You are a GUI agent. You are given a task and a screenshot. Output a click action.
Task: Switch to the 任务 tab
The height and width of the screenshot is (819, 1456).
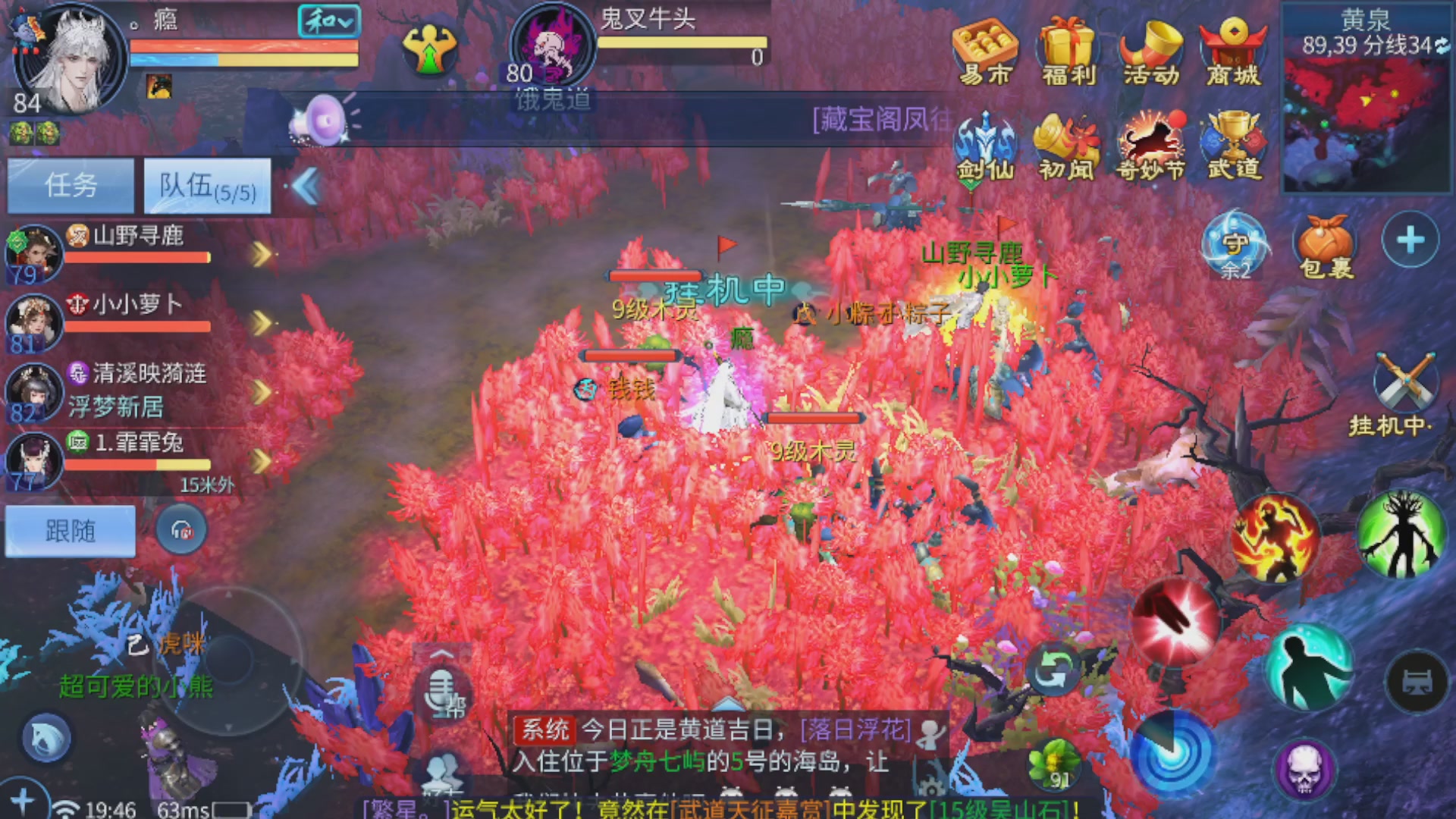70,185
